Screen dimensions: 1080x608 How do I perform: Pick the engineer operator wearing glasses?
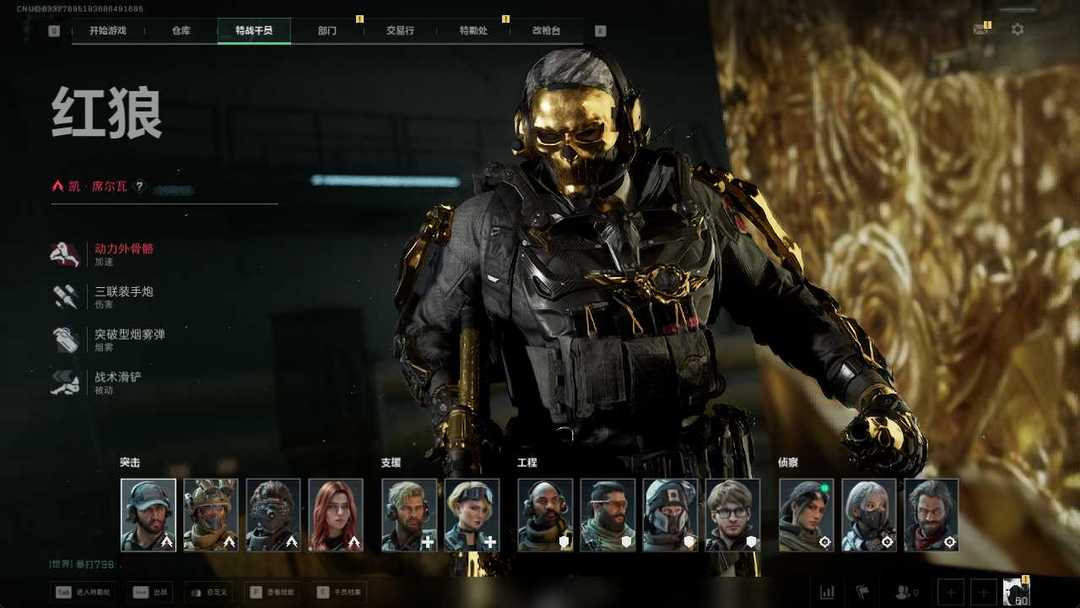pos(732,515)
